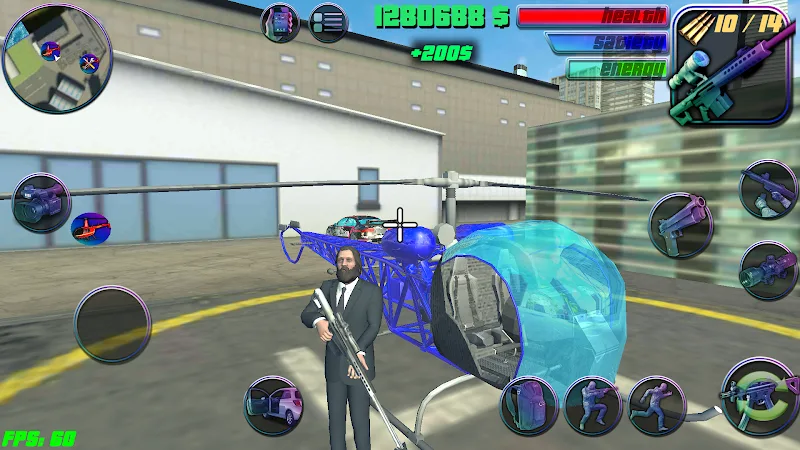Activate the crouching aim stance button
This screenshot has width=800, height=450.
coord(593,405)
